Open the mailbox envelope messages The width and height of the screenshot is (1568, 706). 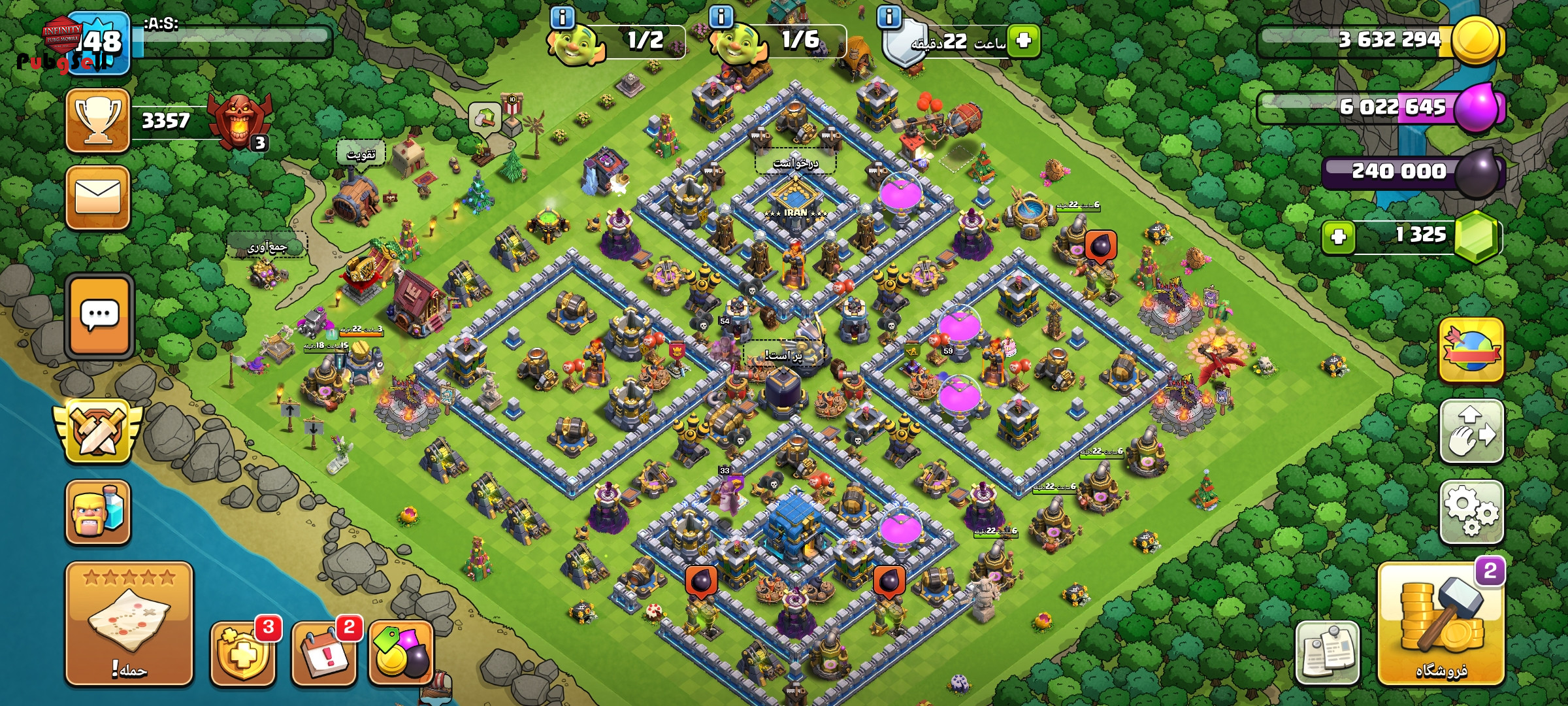tap(98, 197)
